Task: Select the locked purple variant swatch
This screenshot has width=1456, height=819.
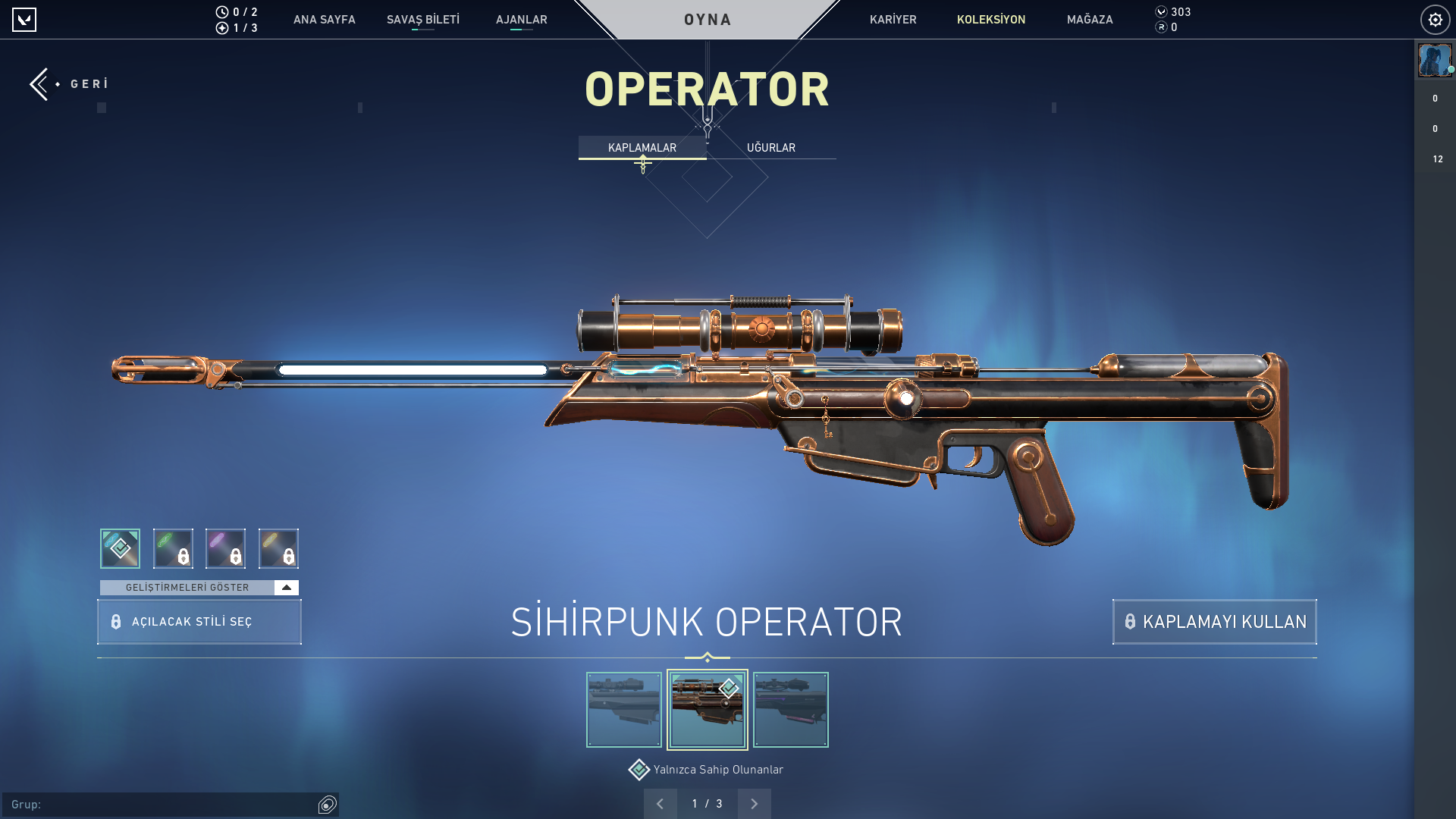Action: click(225, 548)
